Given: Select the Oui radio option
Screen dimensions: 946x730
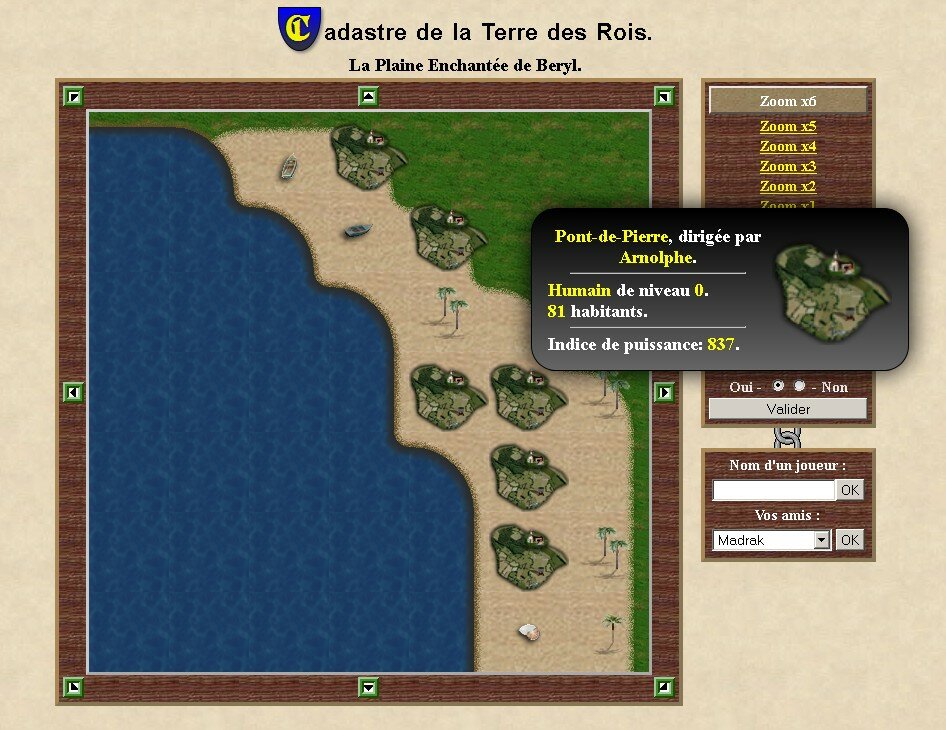Looking at the screenshot, I should (778, 386).
